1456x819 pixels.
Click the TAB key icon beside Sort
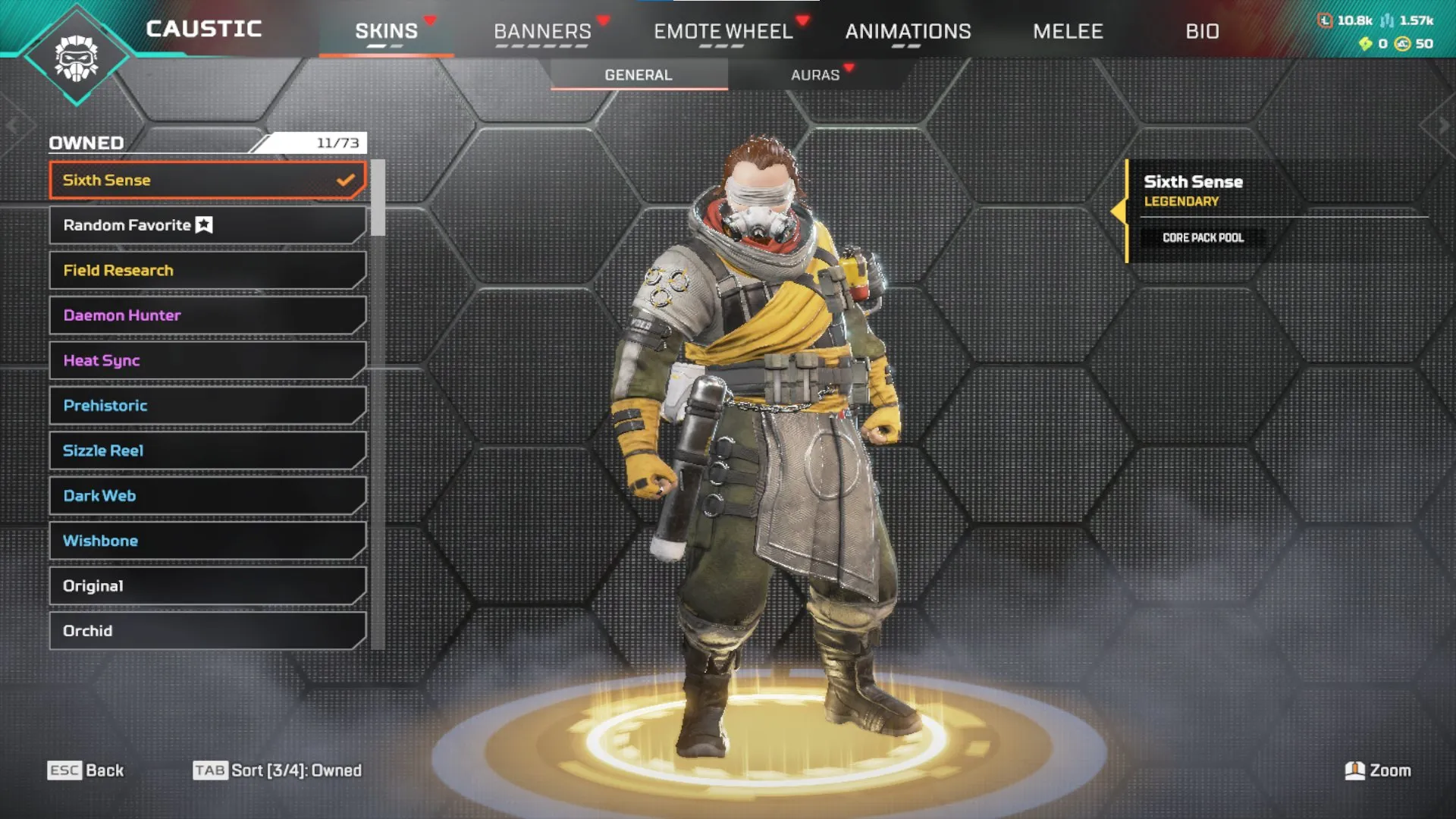[x=211, y=770]
